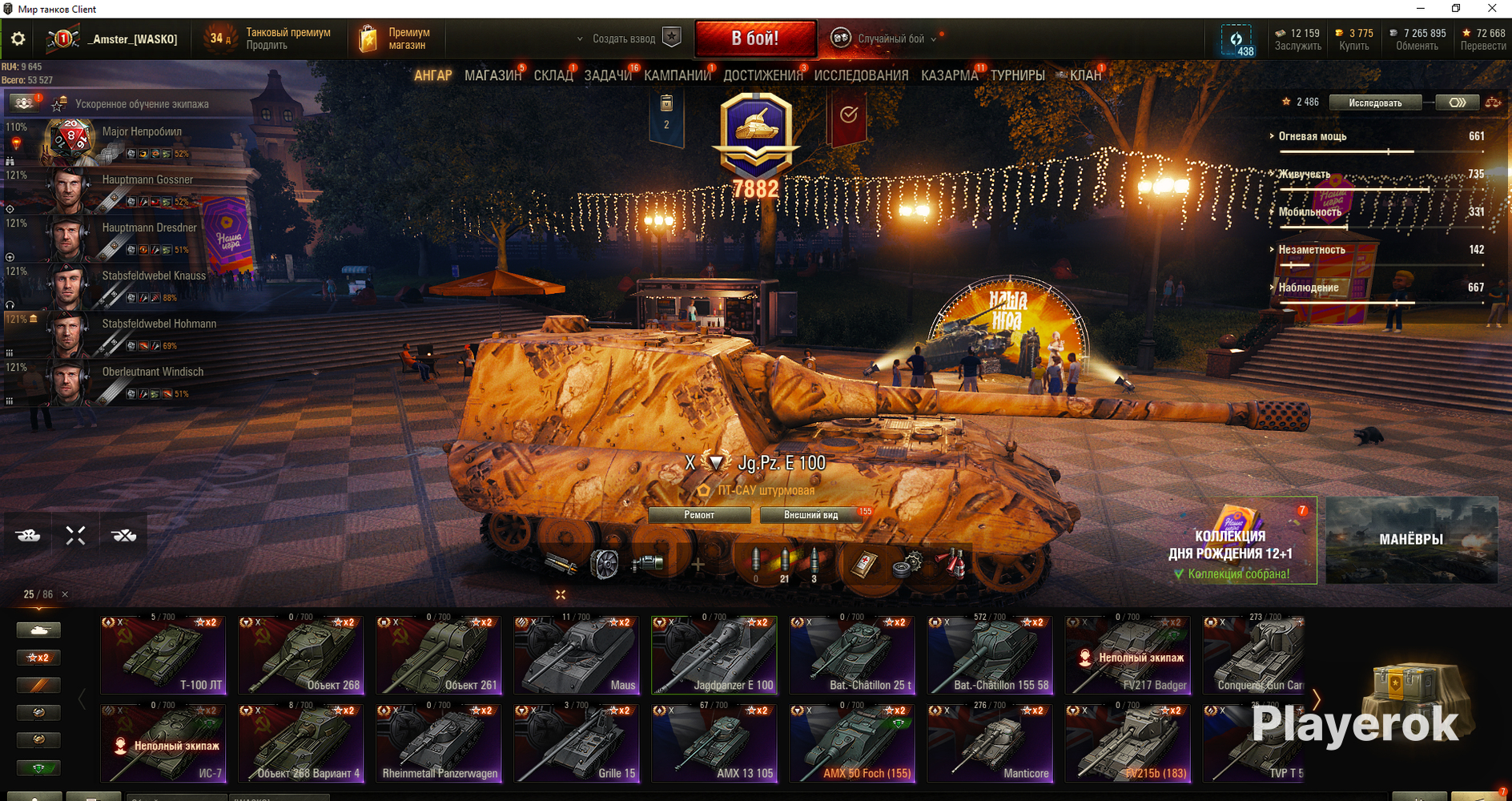Open the Внешний вид customization button

810,515
